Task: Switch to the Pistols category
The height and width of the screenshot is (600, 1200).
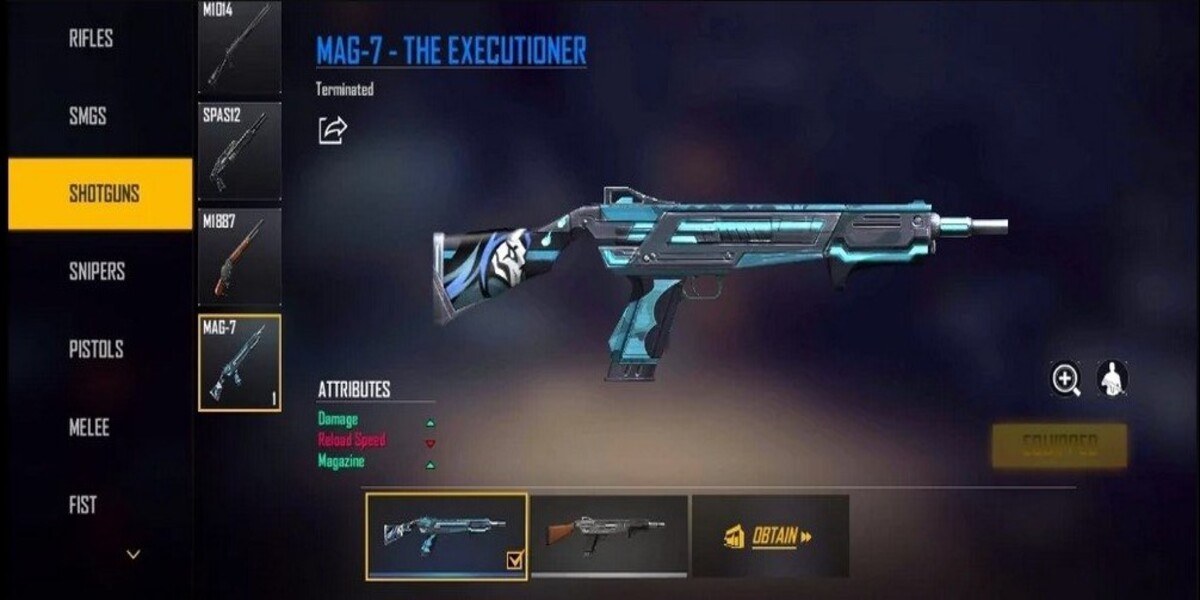Action: pyautogui.click(x=96, y=349)
